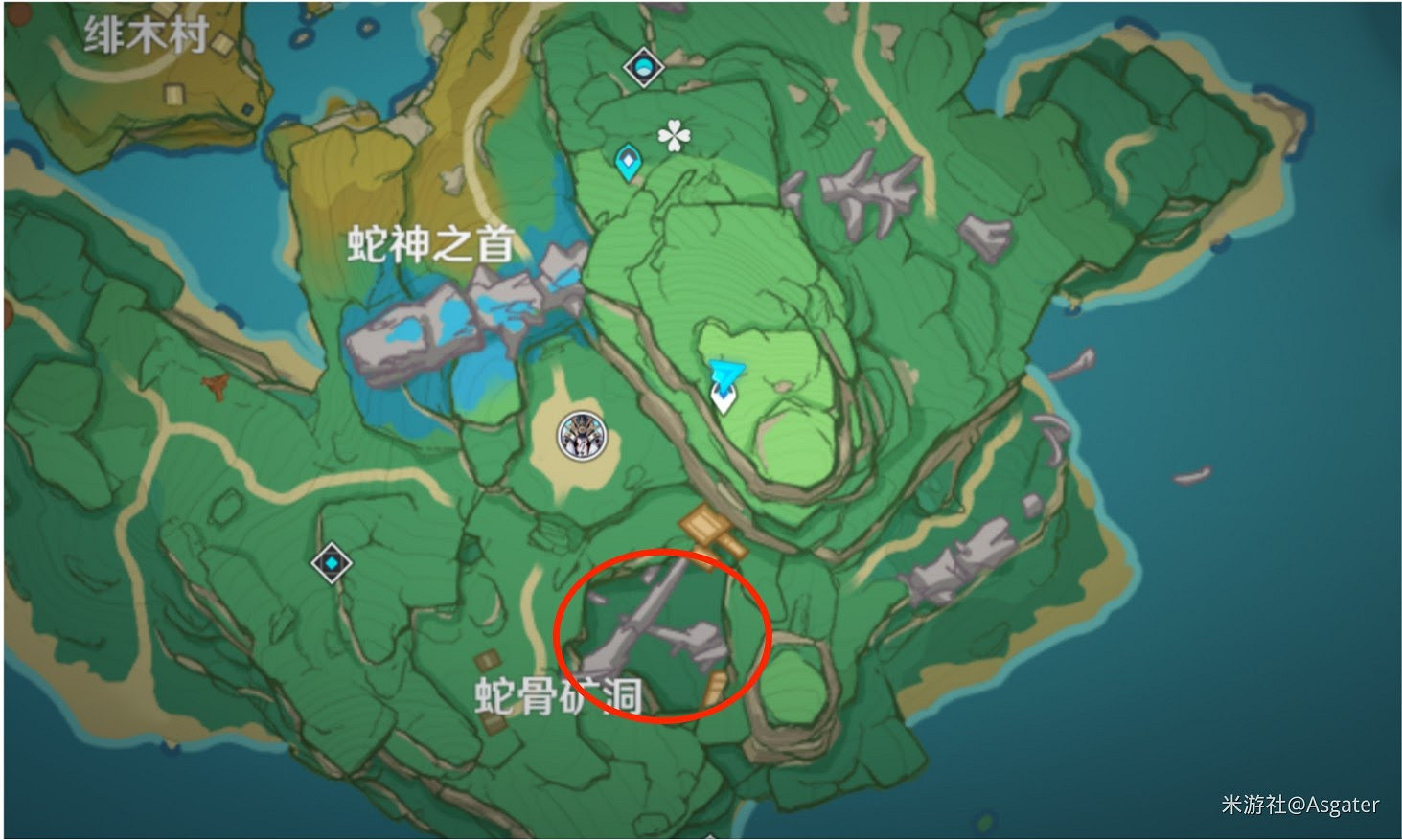Click the wooden plank marker below the red circle

716,687
